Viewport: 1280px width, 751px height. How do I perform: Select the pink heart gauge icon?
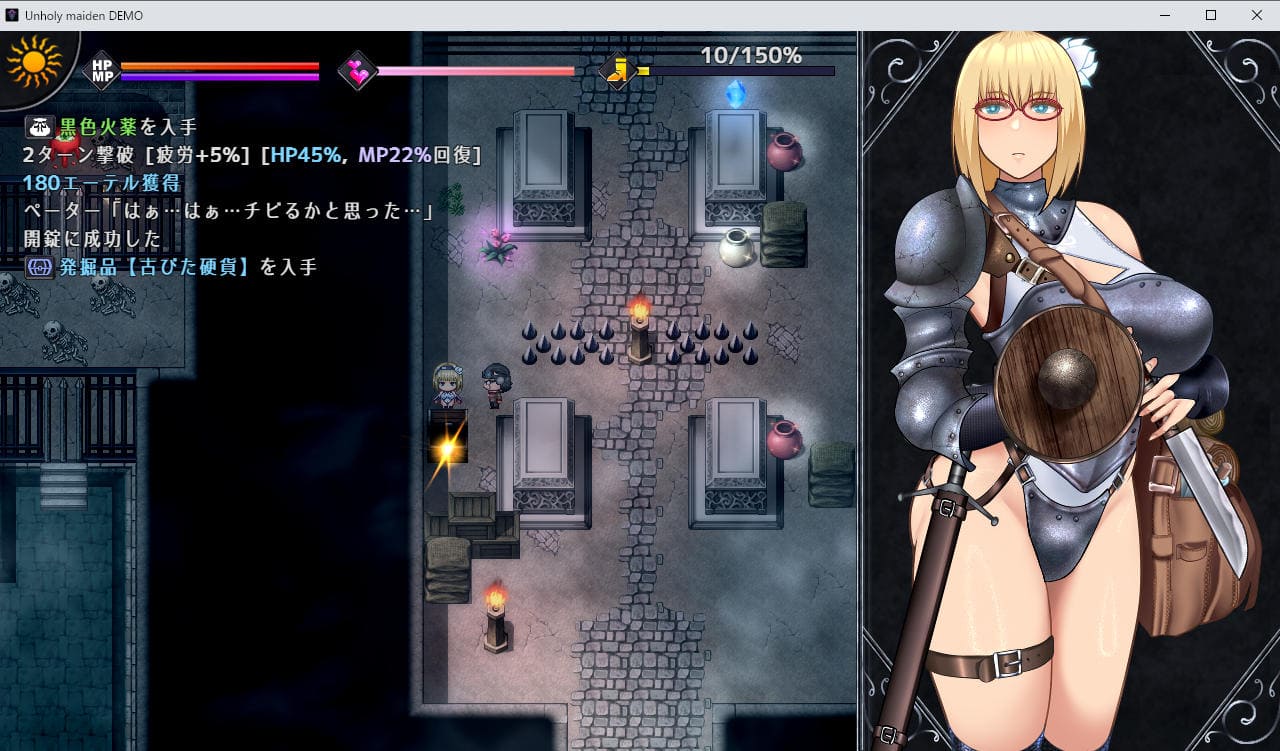tap(357, 71)
